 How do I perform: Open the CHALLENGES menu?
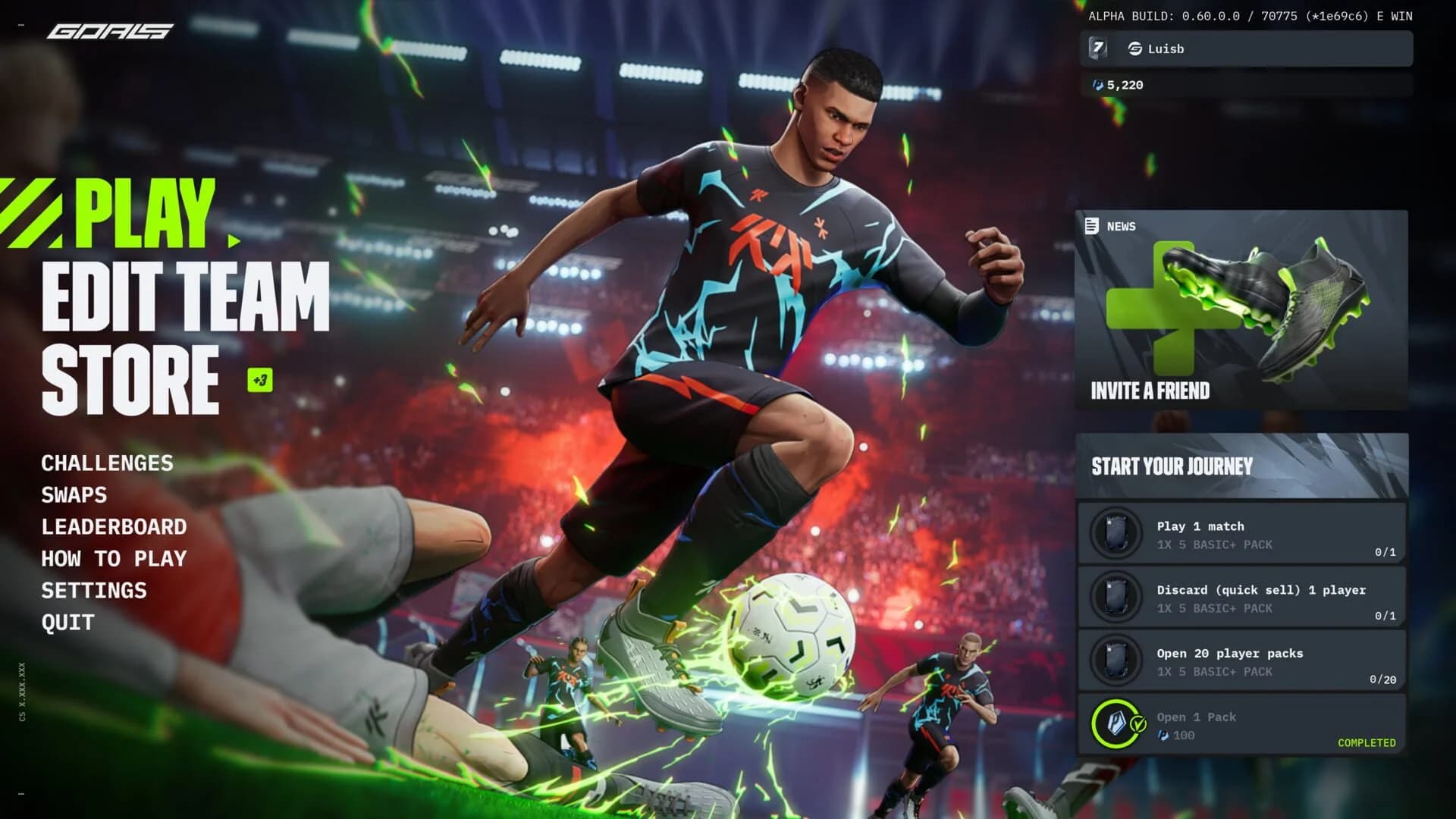point(107,463)
